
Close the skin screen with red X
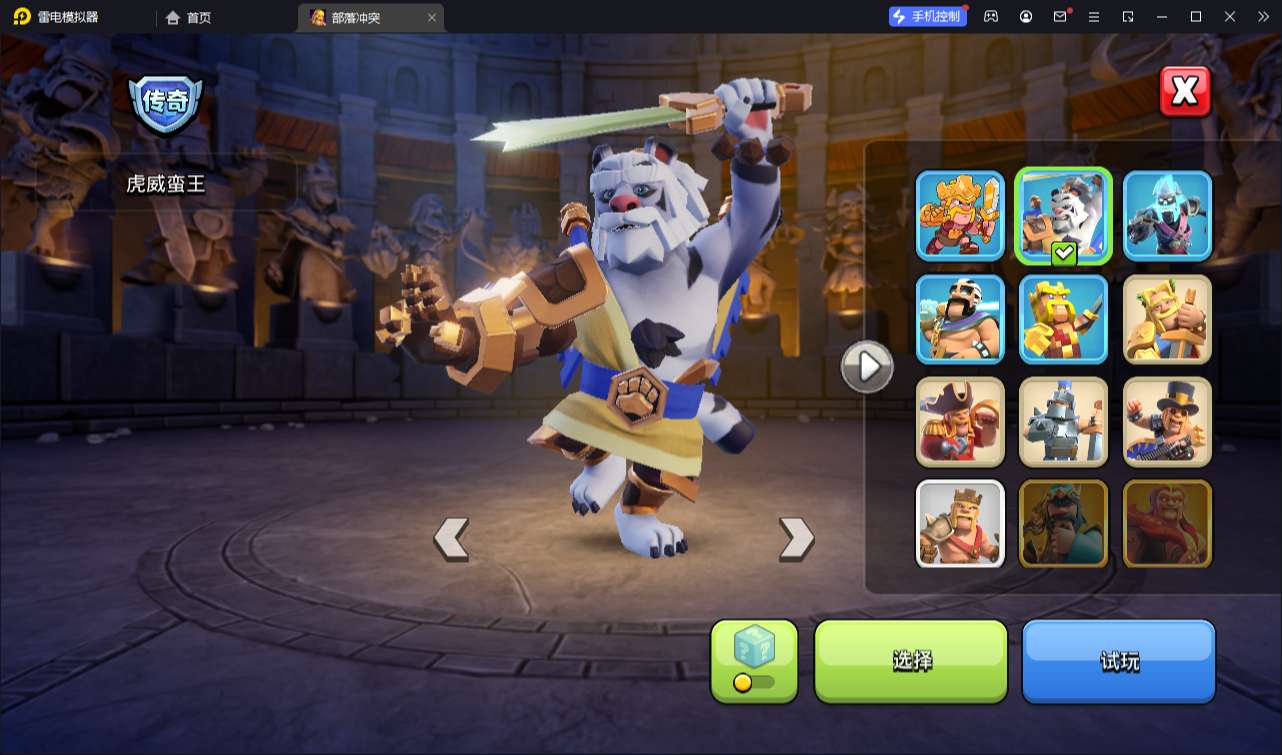(1185, 92)
